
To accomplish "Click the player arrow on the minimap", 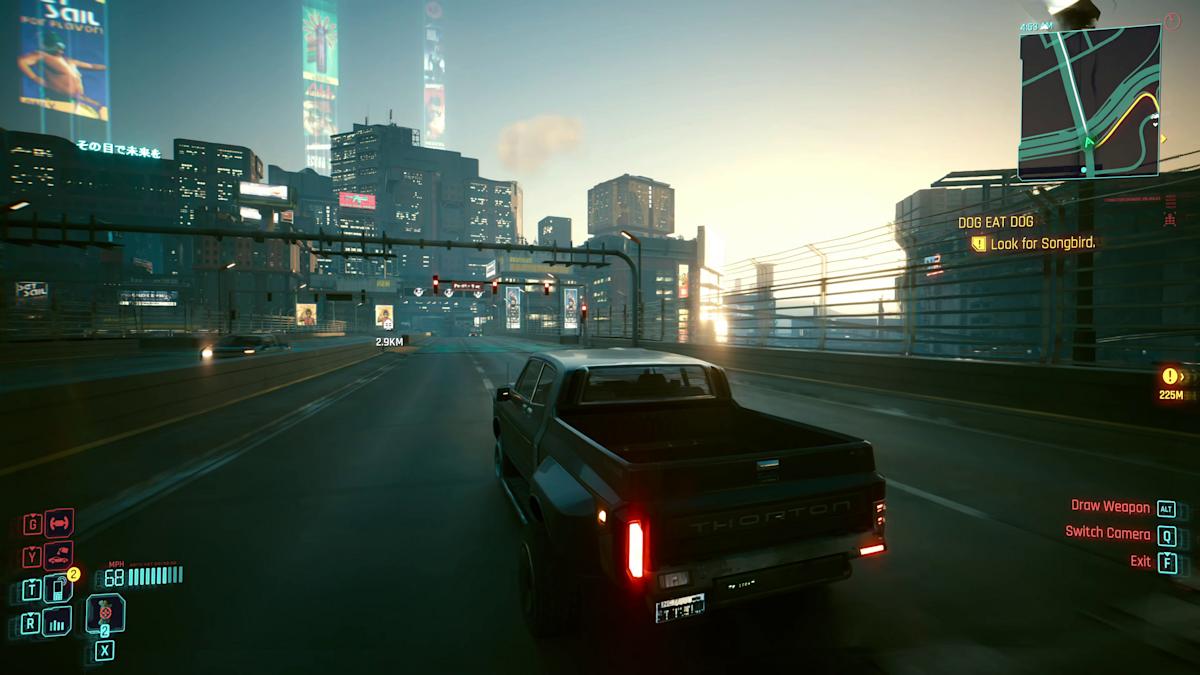I will (x=1089, y=143).
